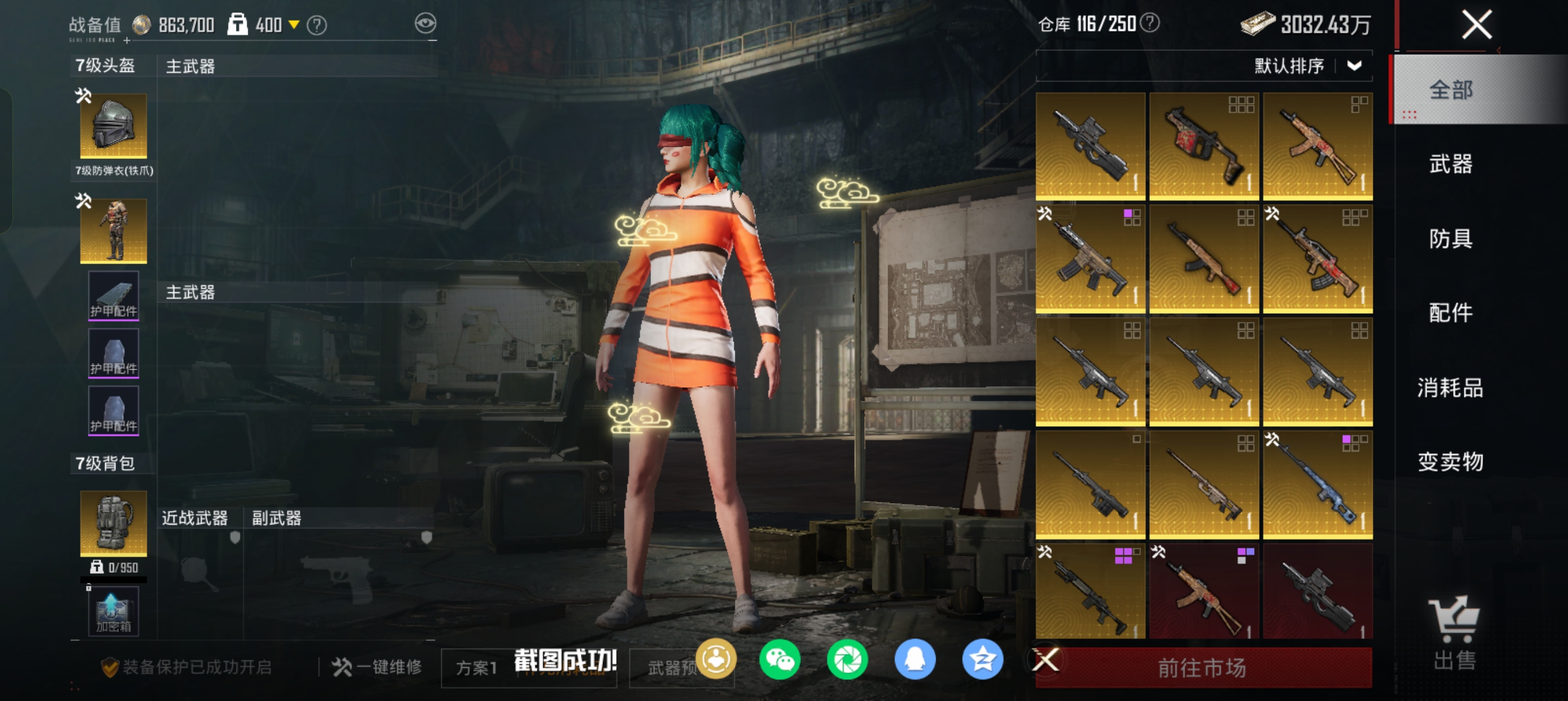Open the 加密箱 secure case slot

click(x=113, y=612)
